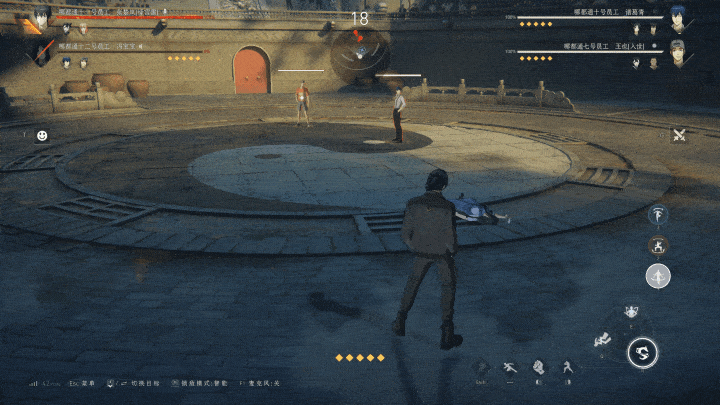Select your own top-left character portrait
This screenshot has height=405, width=720.
pyautogui.click(x=40, y=17)
